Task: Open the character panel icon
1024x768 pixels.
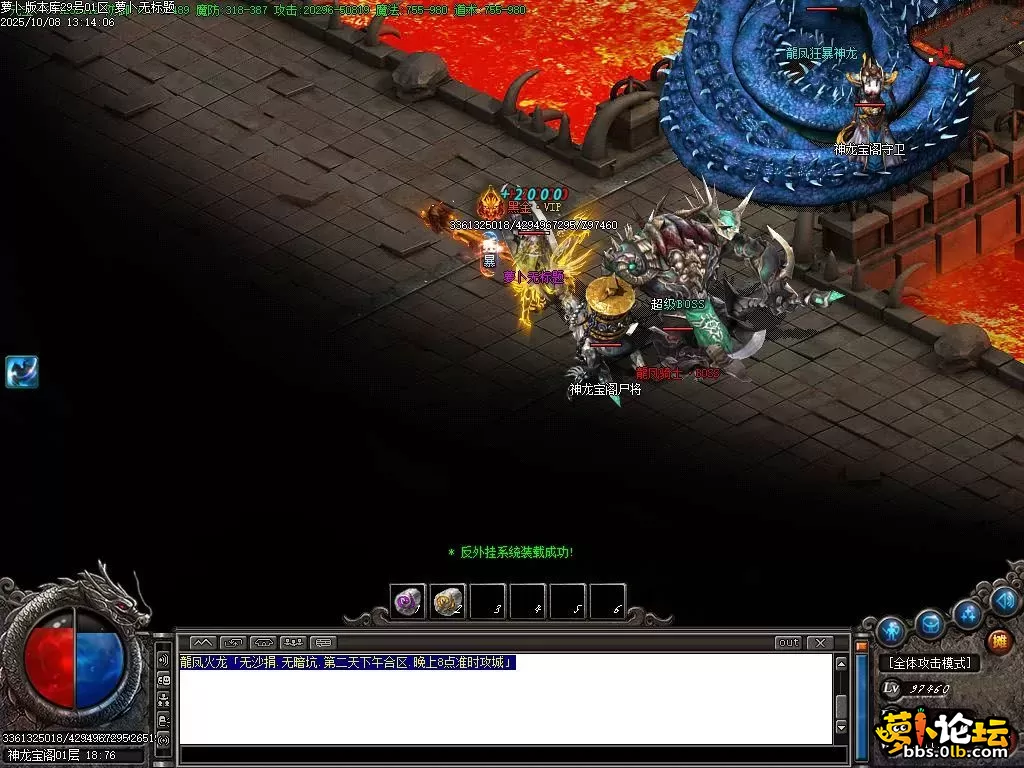Action: [891, 631]
